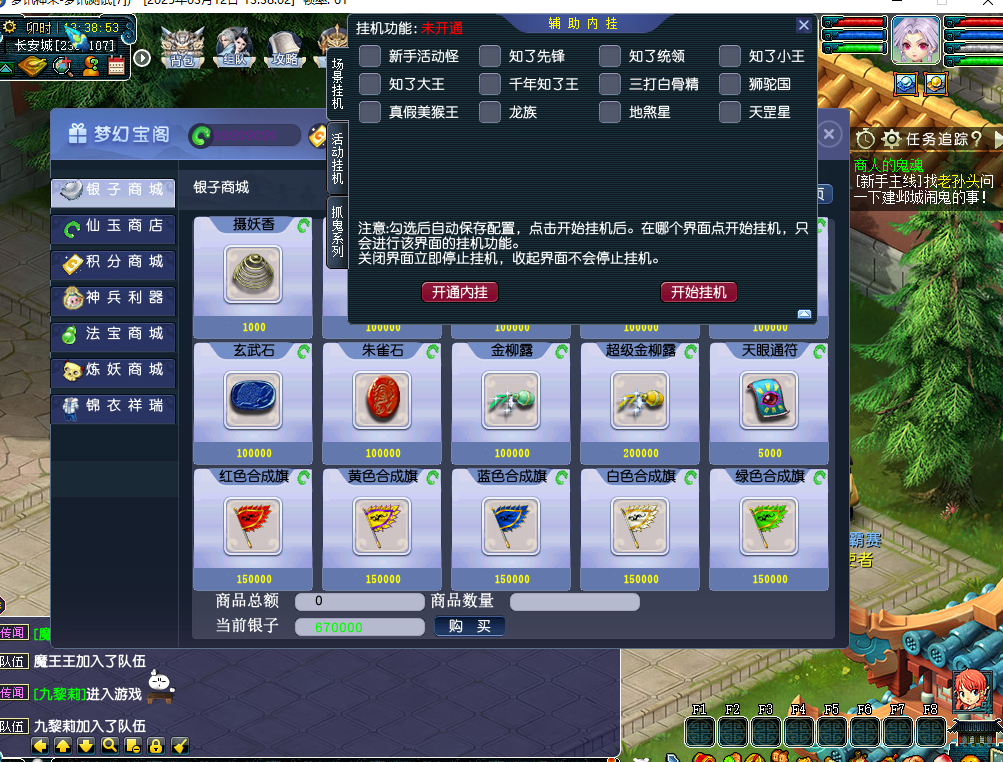Close the 梦幻宝阁 shop window

click(828, 134)
